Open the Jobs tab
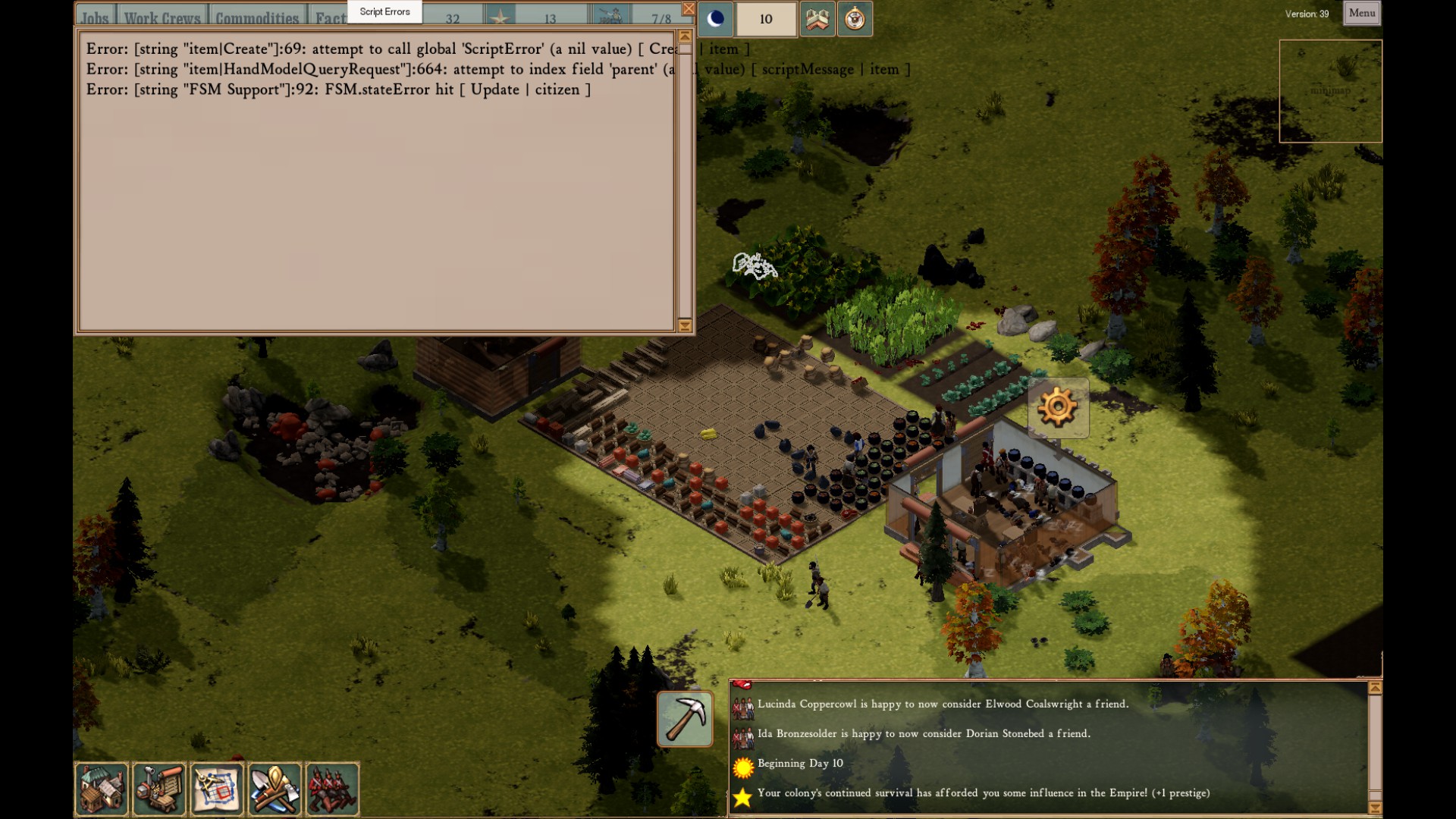The image size is (1456, 819). pyautogui.click(x=96, y=17)
